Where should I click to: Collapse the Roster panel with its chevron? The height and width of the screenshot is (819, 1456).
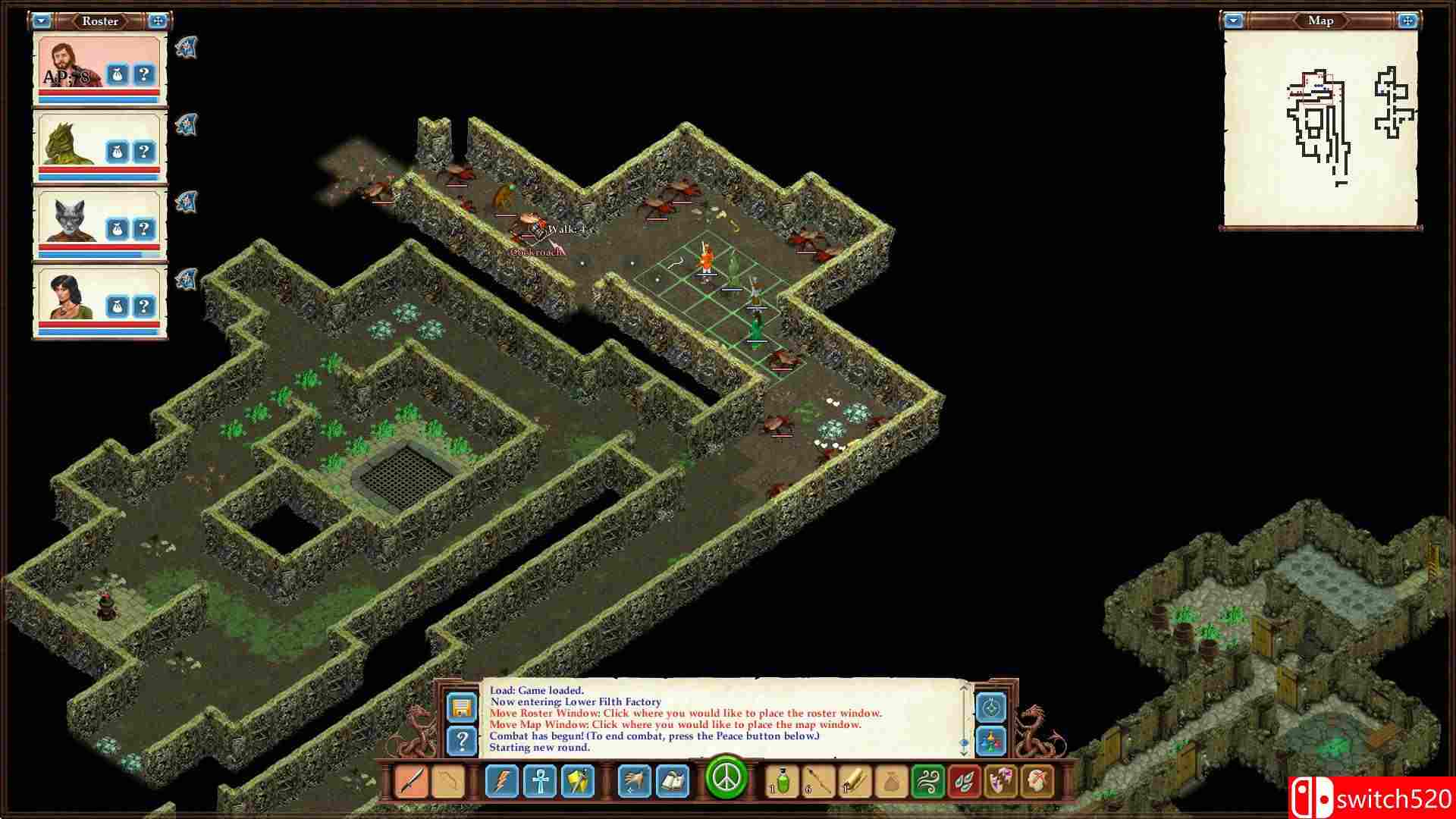pos(42,21)
